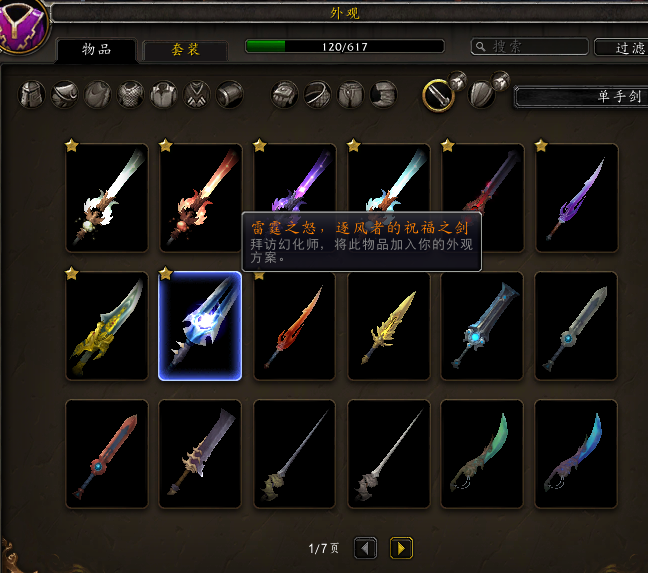This screenshot has height=573, width=648.
Task: Select the off-hand shield slot icon
Action: (x=482, y=94)
